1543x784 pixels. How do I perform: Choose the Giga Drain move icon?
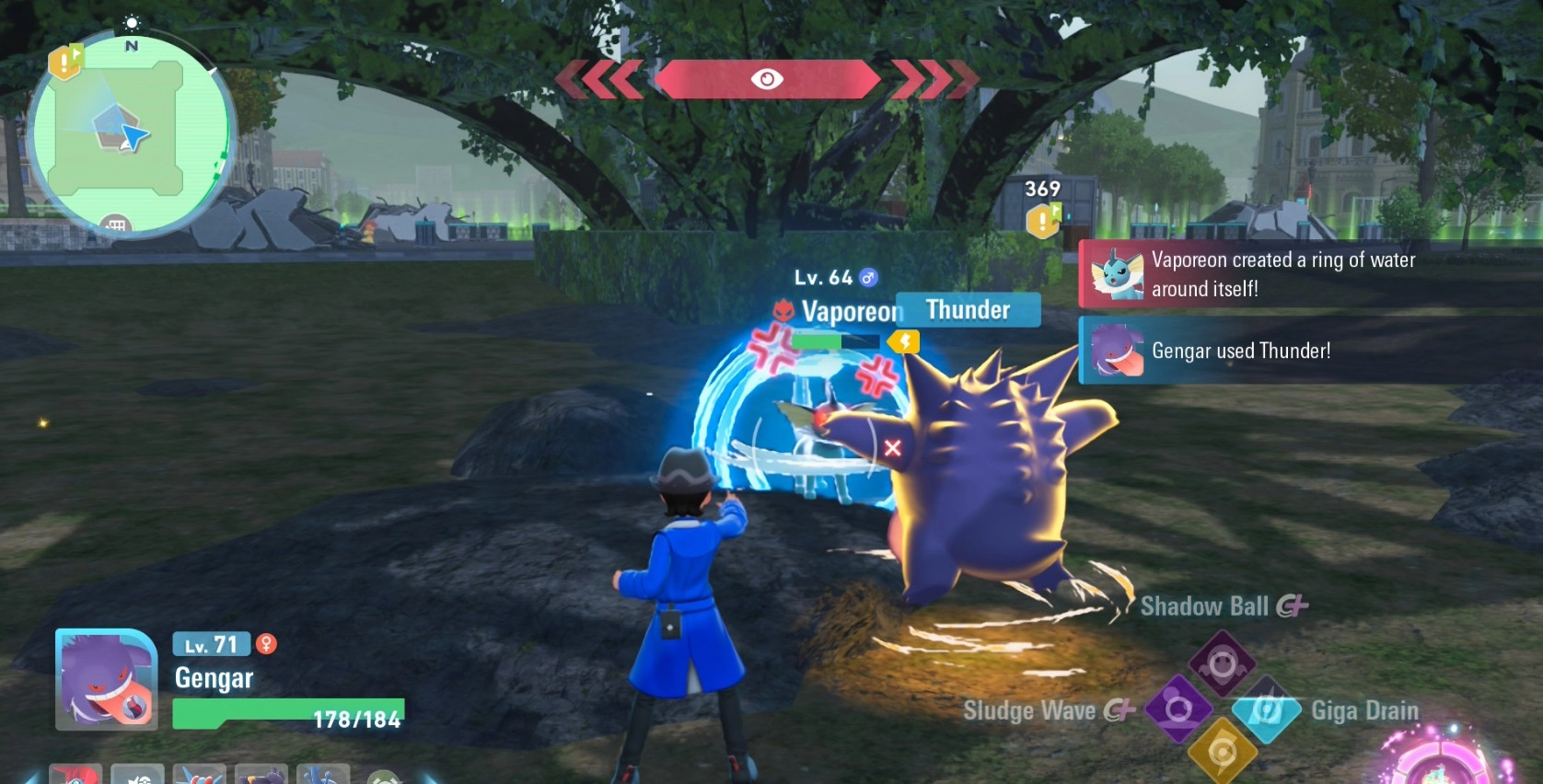tap(1266, 710)
